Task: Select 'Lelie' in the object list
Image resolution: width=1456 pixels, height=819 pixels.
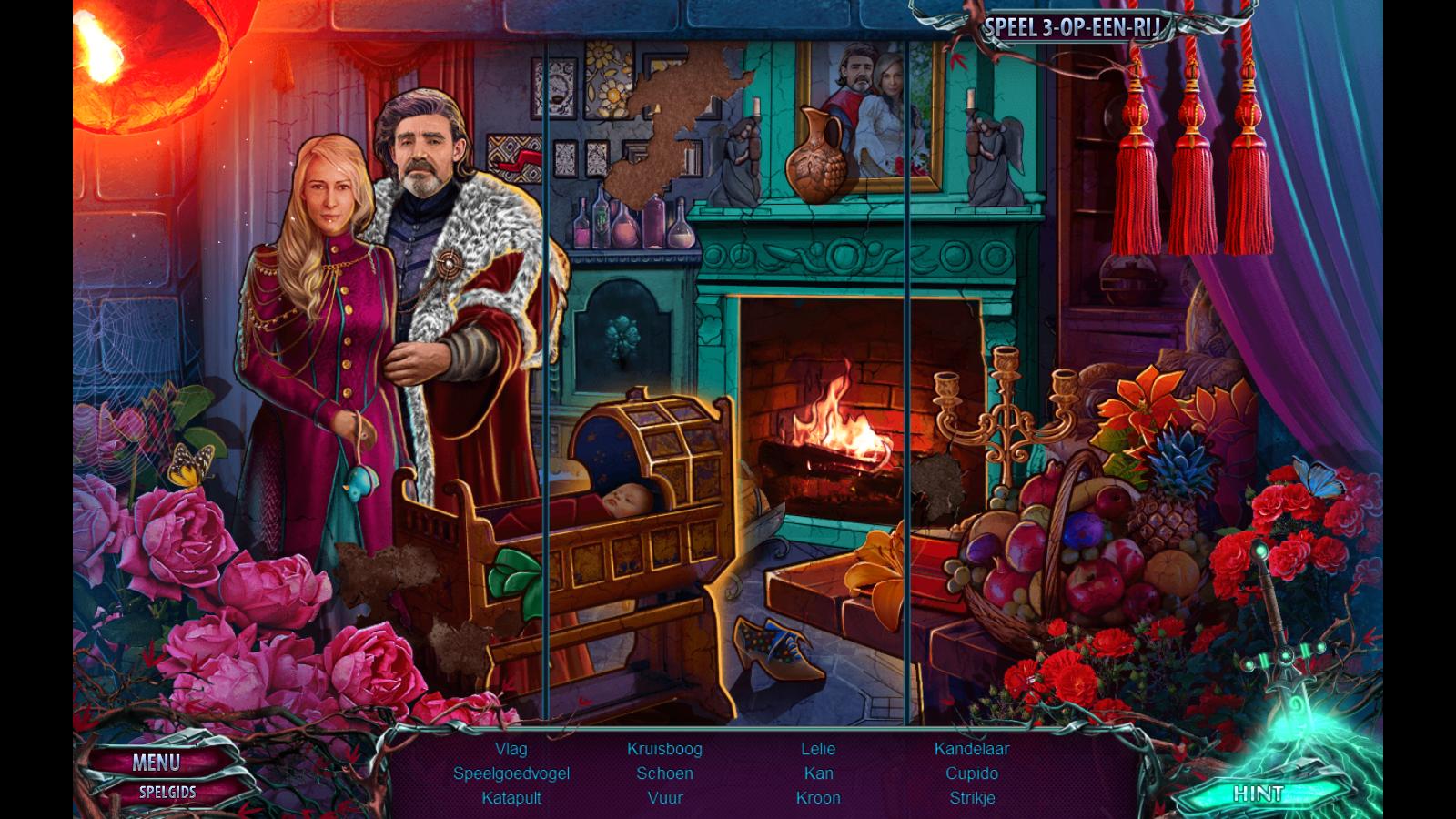Action: click(x=818, y=749)
